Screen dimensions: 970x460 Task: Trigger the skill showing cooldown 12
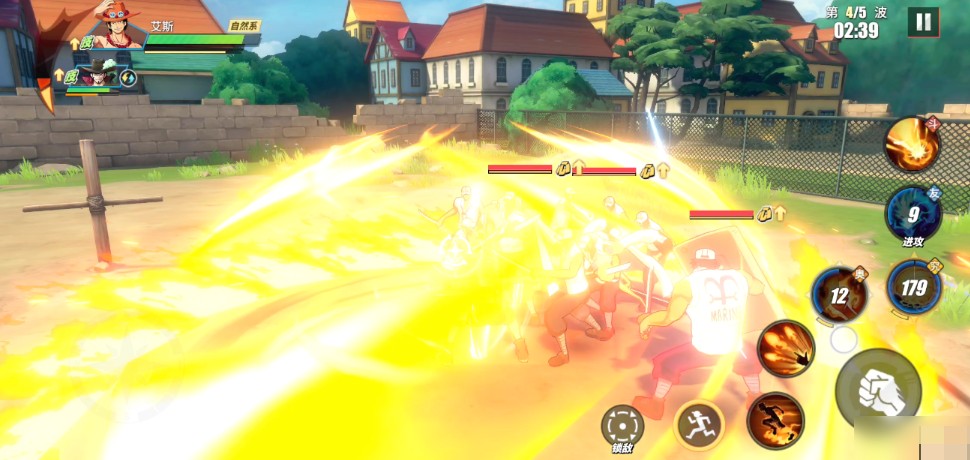pos(839,295)
